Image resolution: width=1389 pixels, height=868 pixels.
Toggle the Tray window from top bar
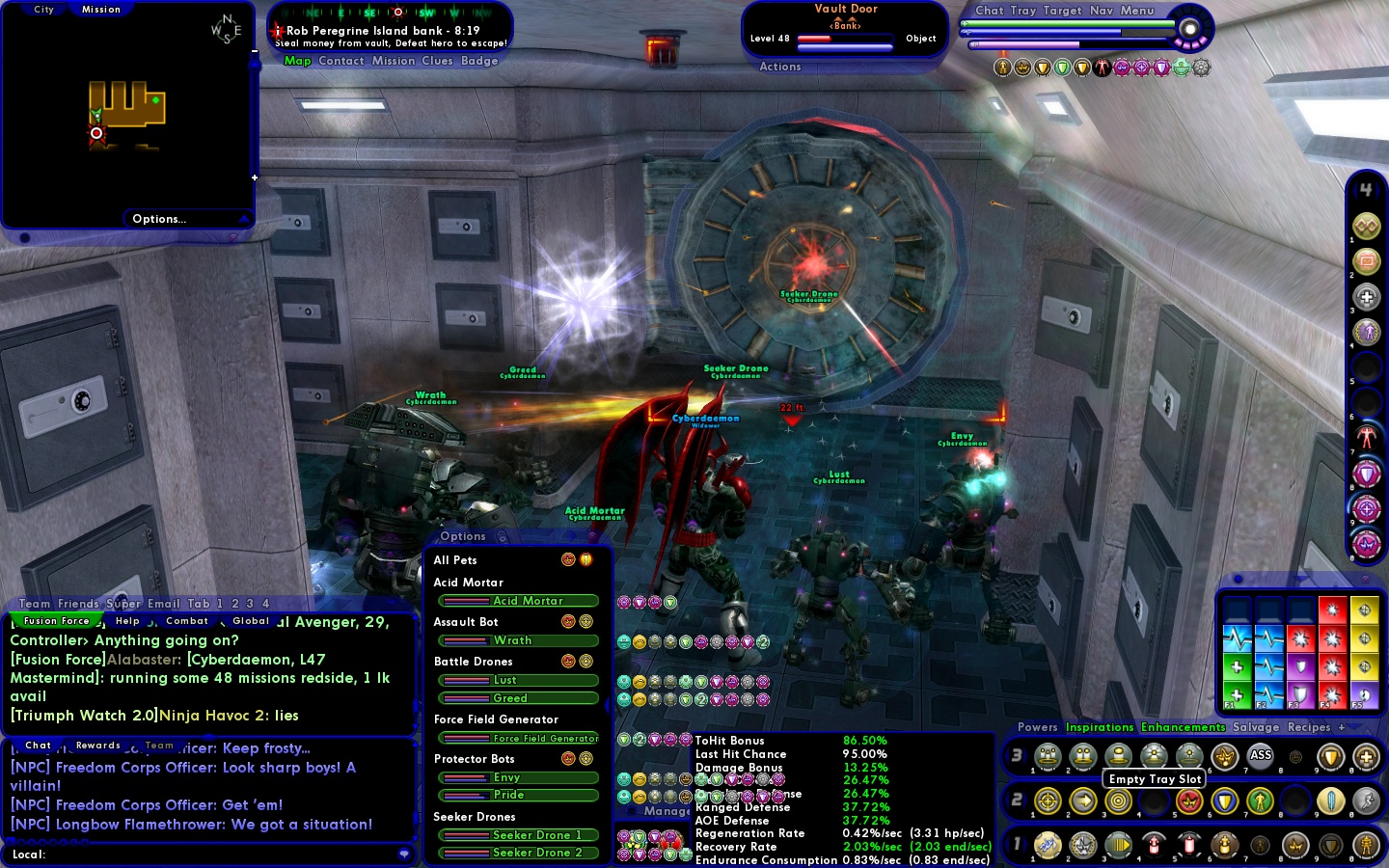coord(1023,11)
